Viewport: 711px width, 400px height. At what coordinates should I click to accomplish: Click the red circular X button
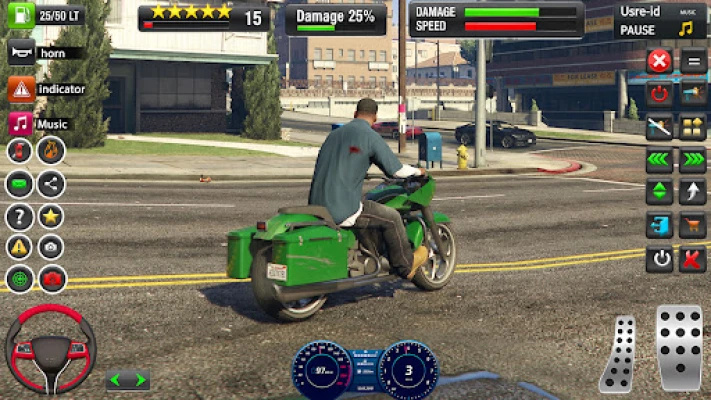point(659,61)
